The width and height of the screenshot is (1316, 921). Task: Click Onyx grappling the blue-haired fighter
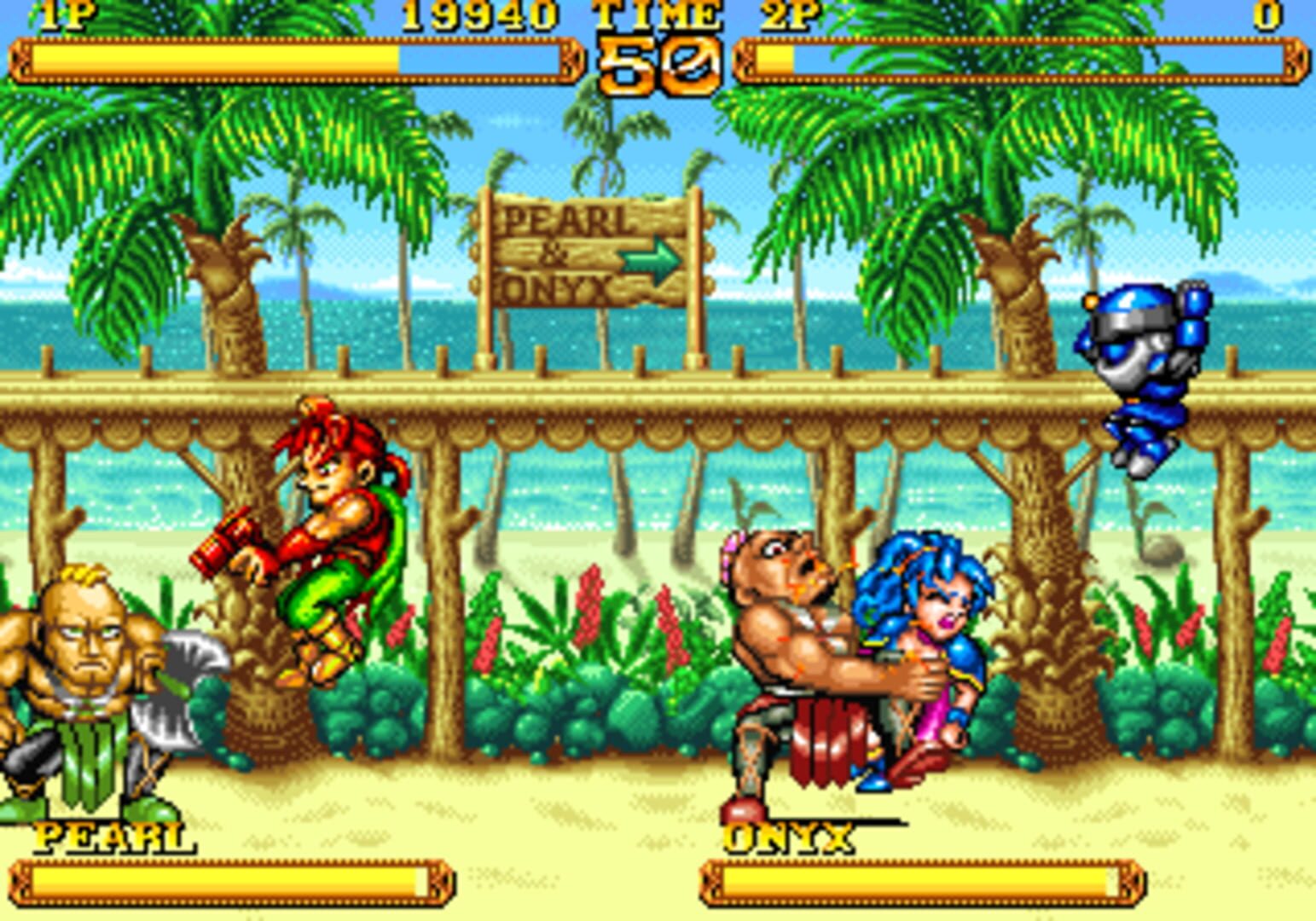point(793,648)
